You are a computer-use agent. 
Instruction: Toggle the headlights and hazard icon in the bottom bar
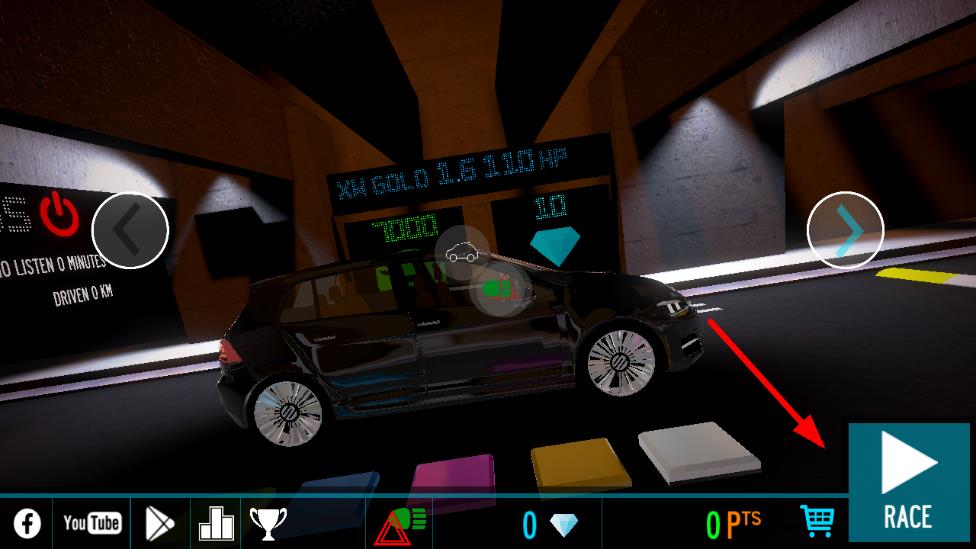pos(400,523)
